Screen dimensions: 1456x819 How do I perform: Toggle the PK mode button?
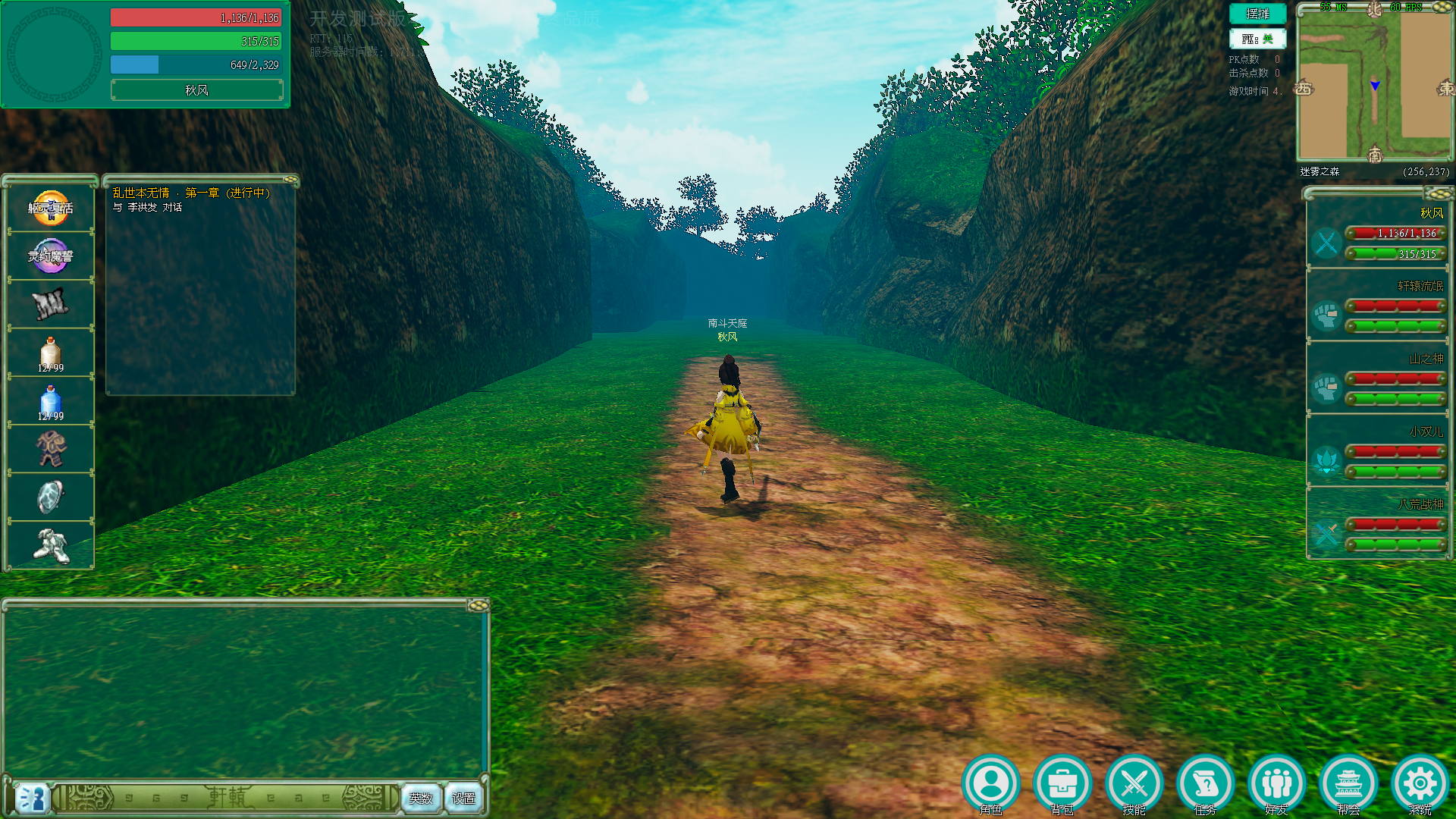1257,39
